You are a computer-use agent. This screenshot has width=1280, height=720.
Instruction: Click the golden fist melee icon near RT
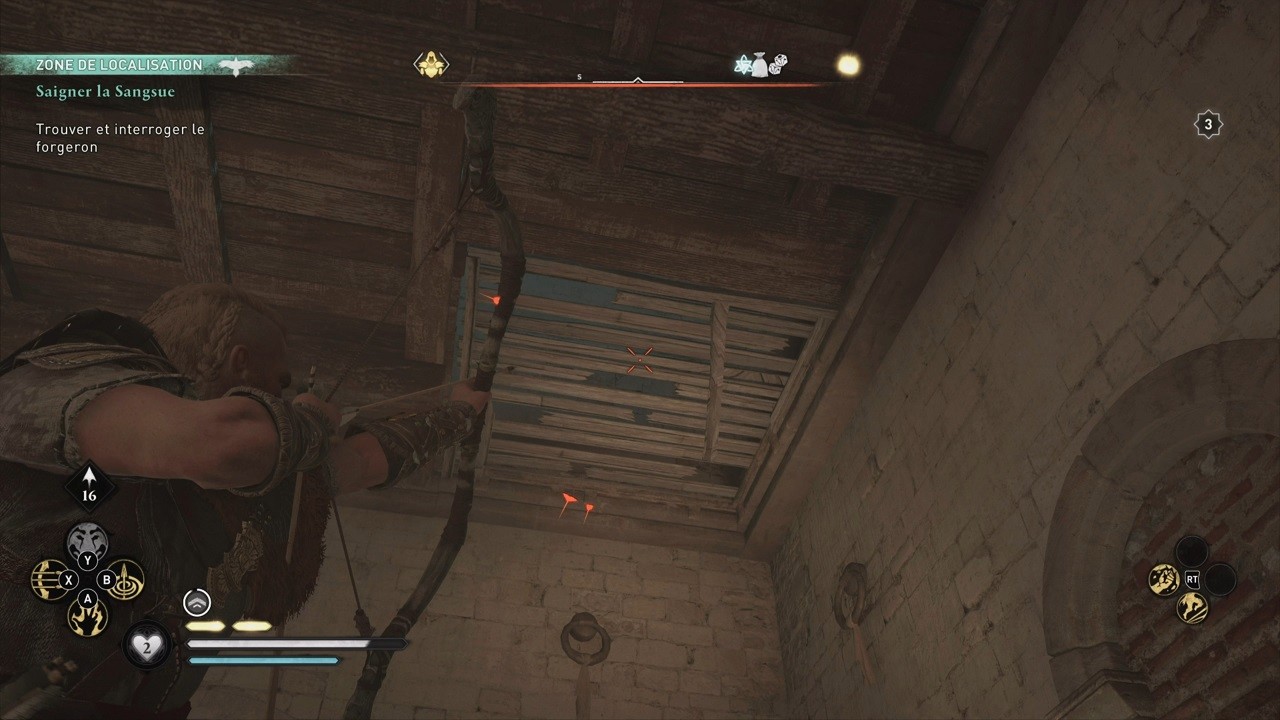tap(1163, 578)
